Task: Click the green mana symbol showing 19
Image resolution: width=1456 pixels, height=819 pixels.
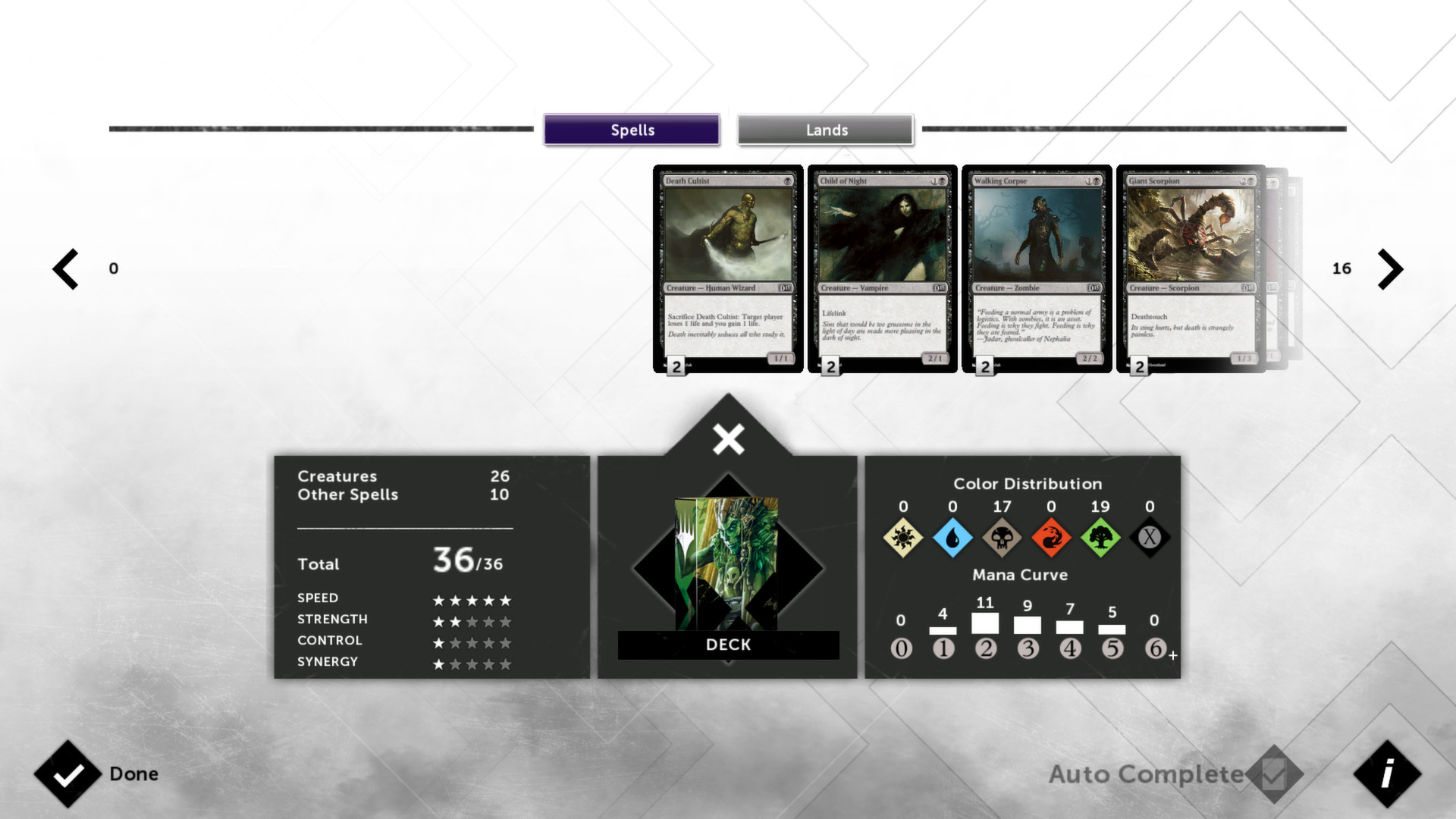Action: click(1100, 538)
